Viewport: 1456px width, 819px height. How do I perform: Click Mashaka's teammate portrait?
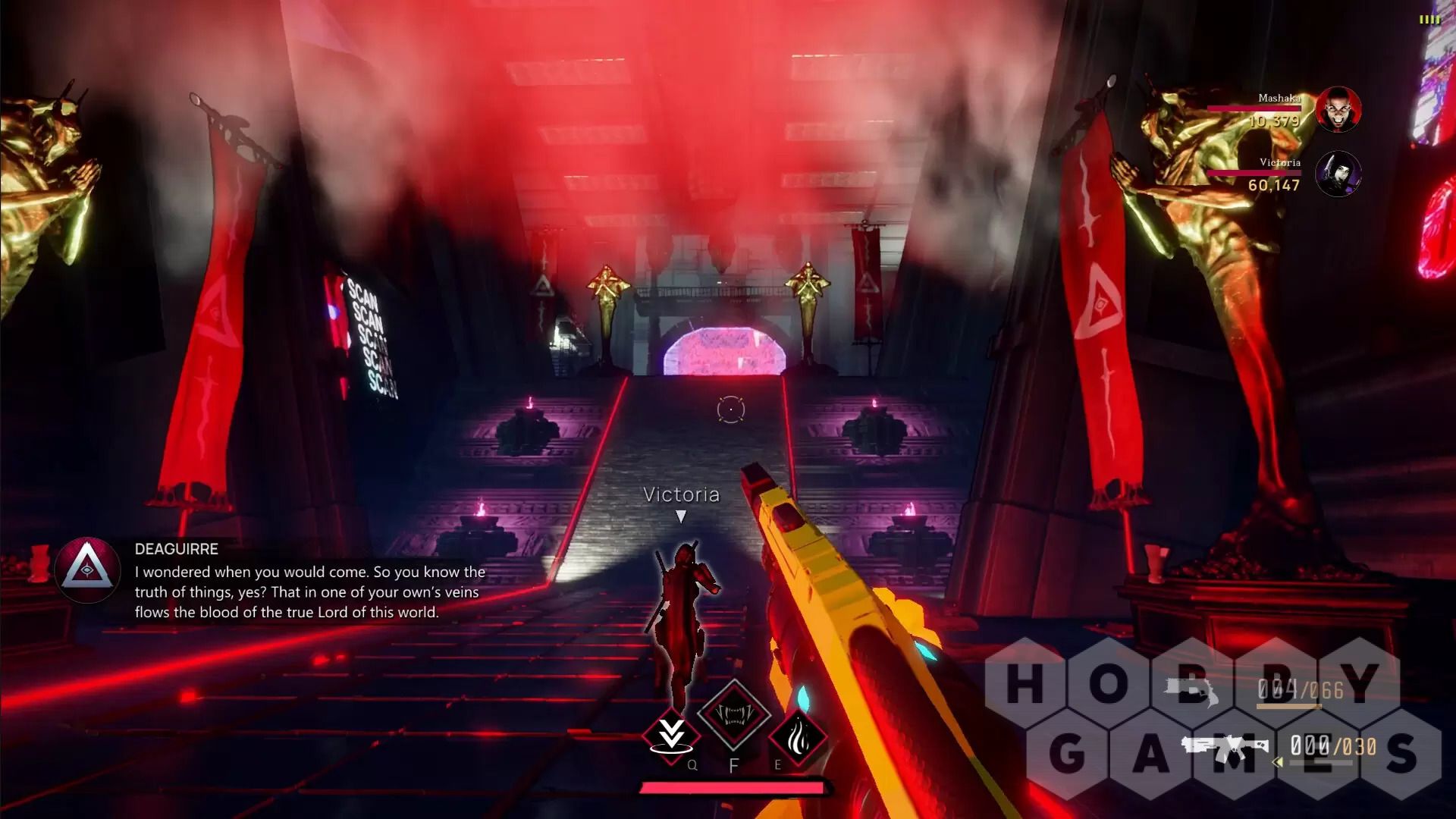point(1338,110)
